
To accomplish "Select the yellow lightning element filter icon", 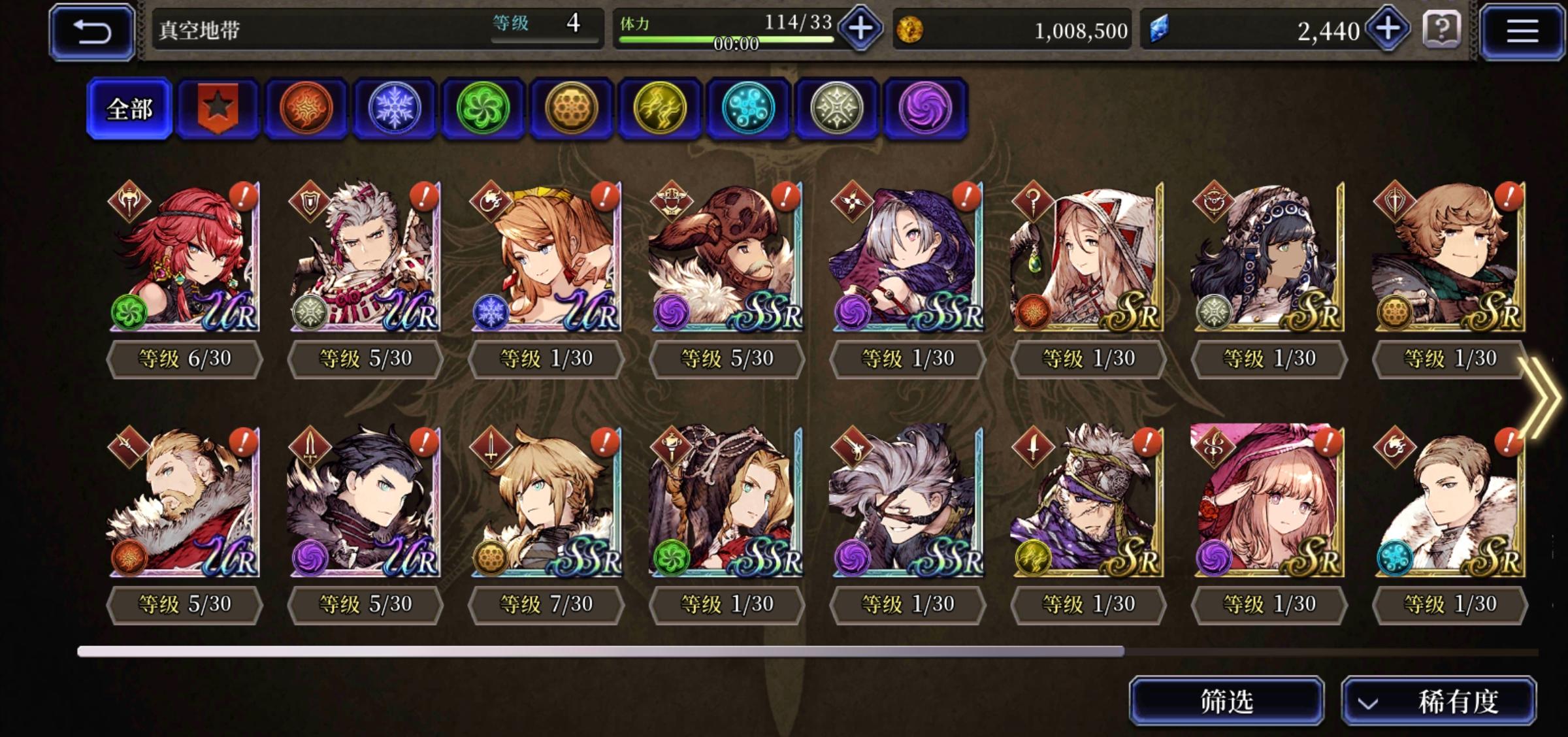I will click(659, 108).
